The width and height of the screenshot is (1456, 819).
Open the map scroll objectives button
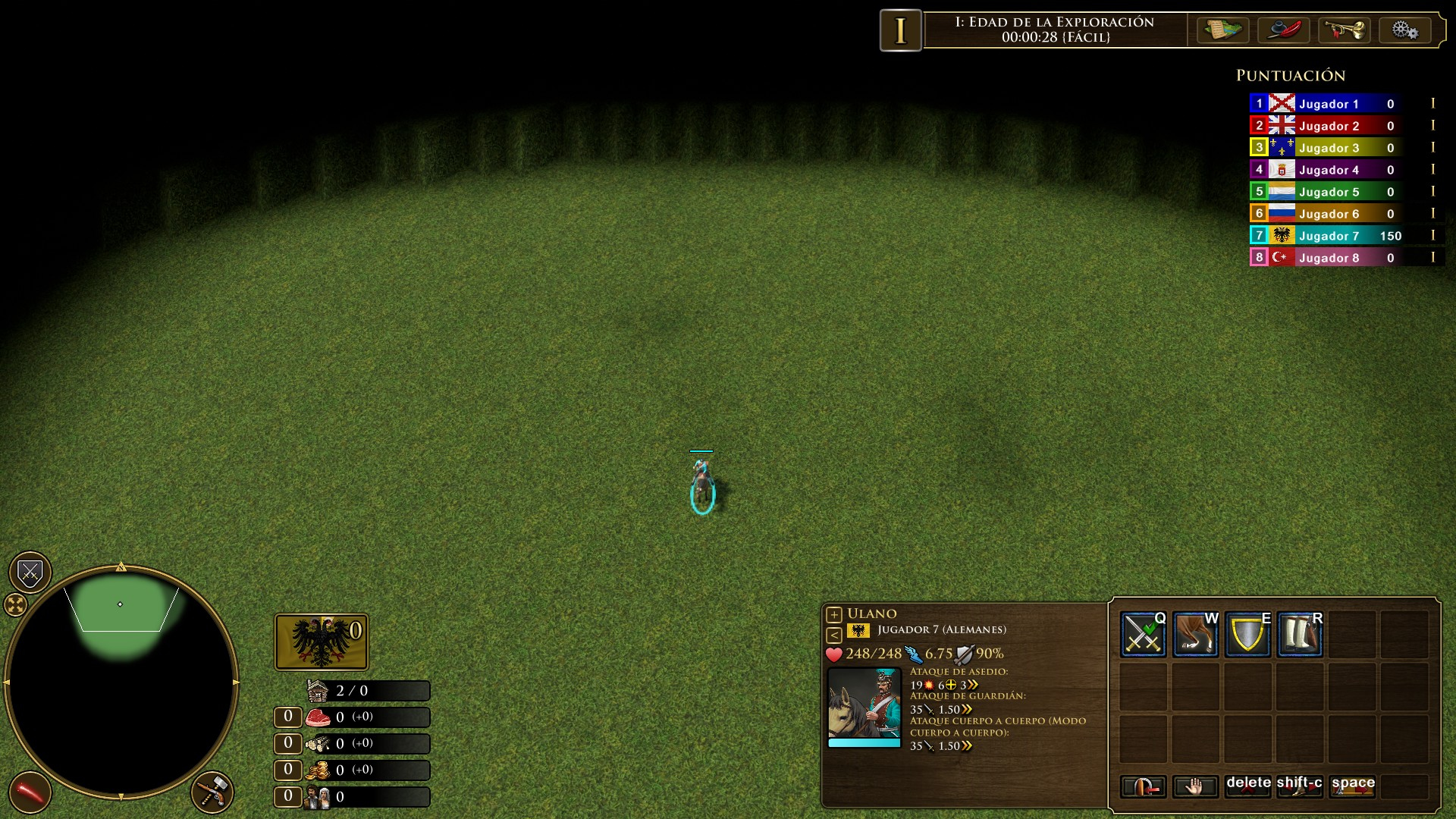[x=1222, y=30]
